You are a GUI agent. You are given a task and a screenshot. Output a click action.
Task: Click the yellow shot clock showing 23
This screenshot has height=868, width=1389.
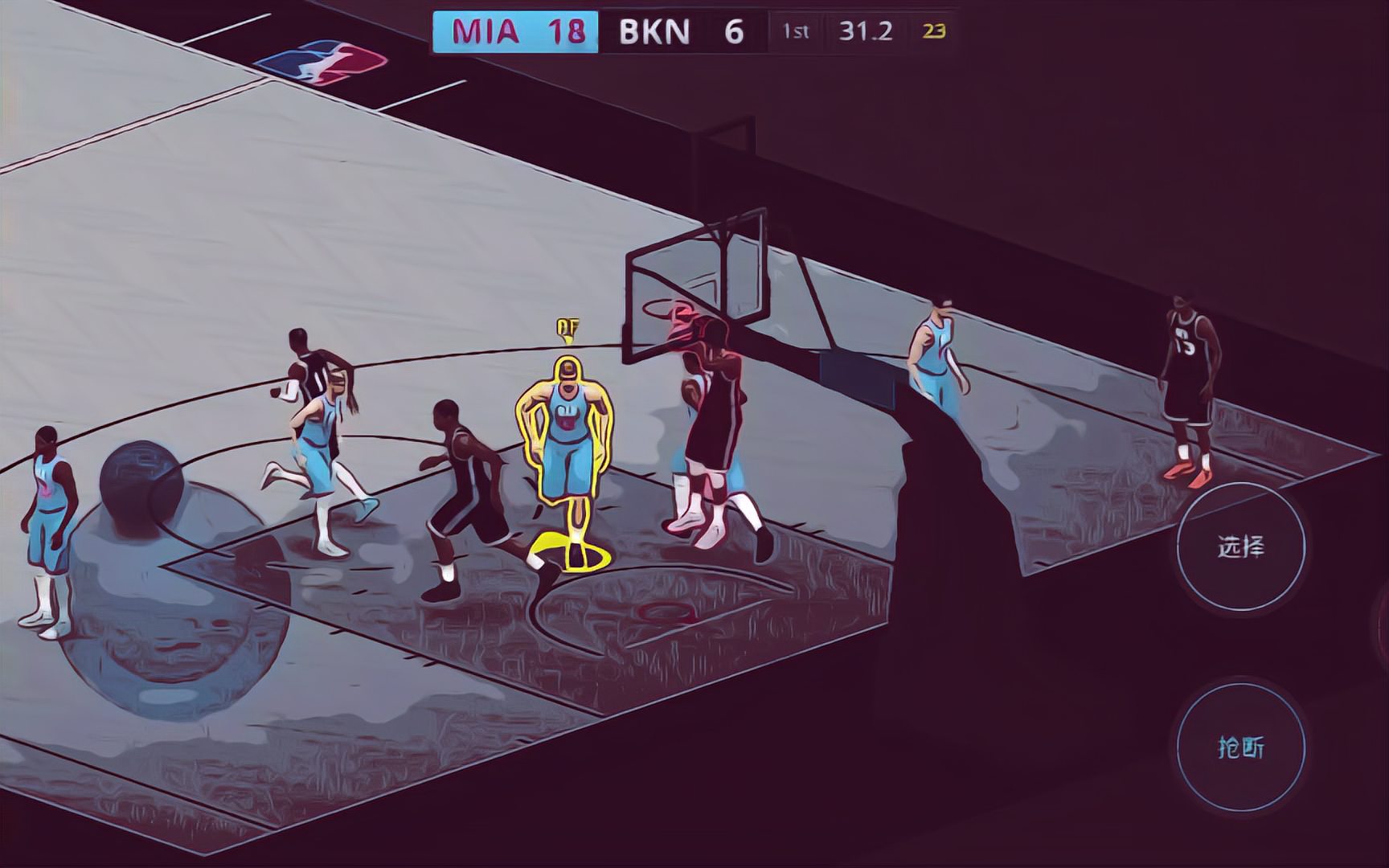click(x=931, y=32)
